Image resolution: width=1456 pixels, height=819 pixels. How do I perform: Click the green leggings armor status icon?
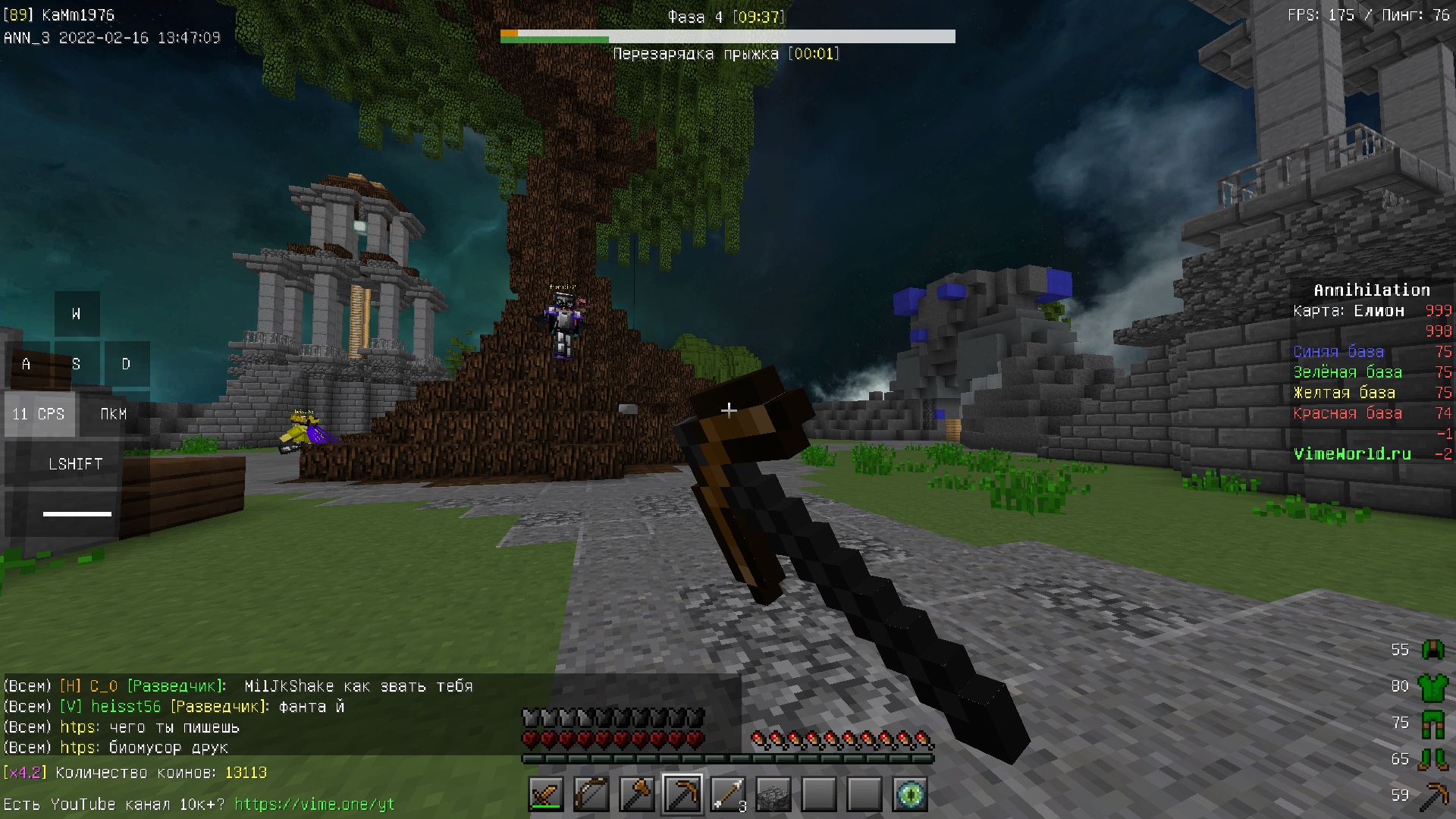coord(1432,723)
